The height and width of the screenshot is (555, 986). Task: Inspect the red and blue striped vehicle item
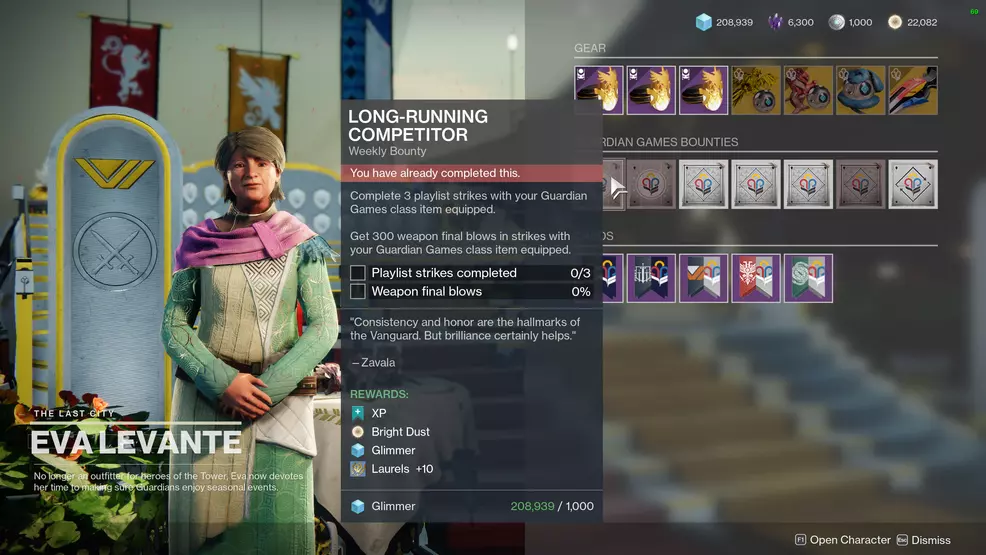point(912,91)
